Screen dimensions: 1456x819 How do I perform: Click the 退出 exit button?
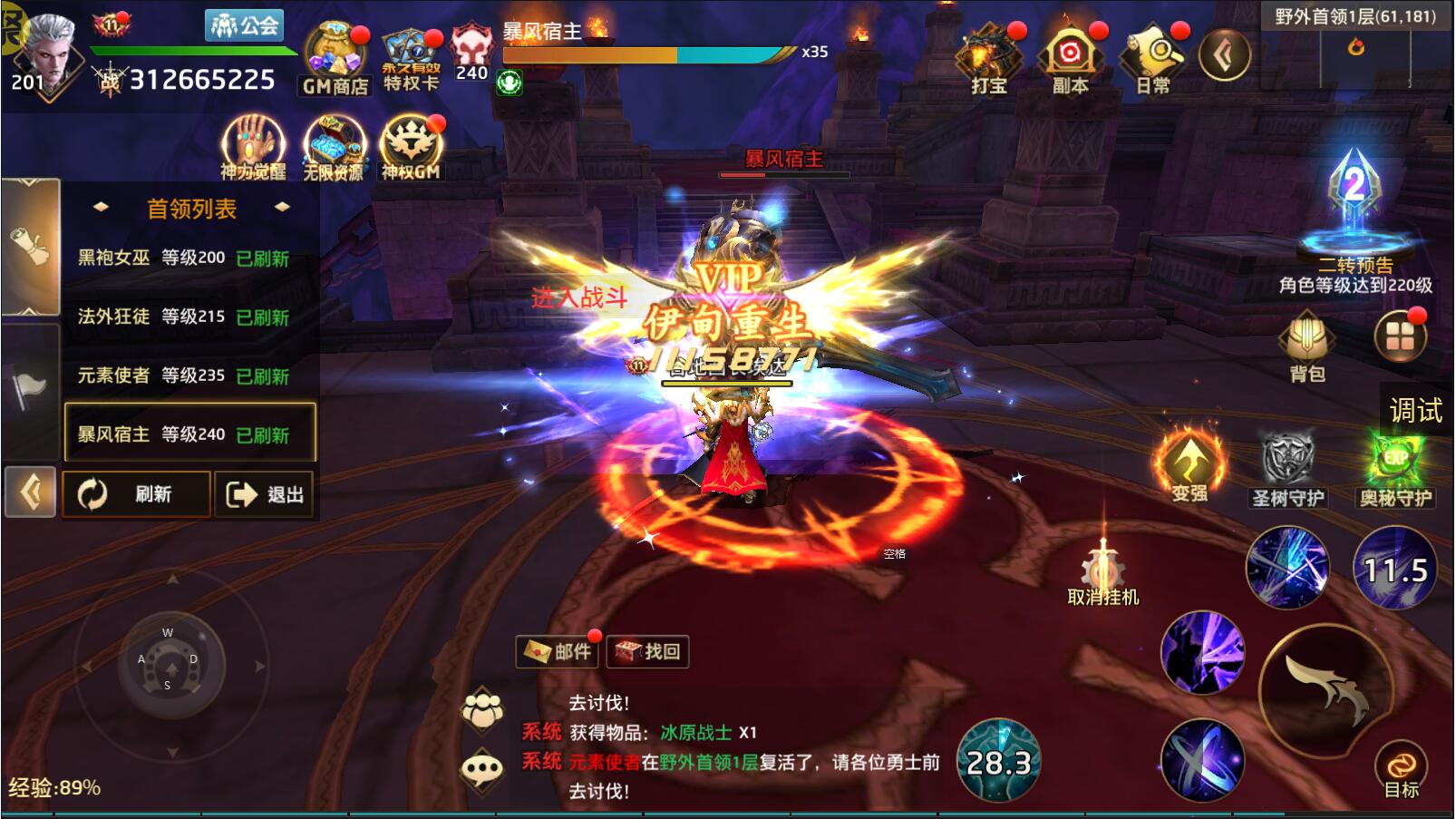264,493
